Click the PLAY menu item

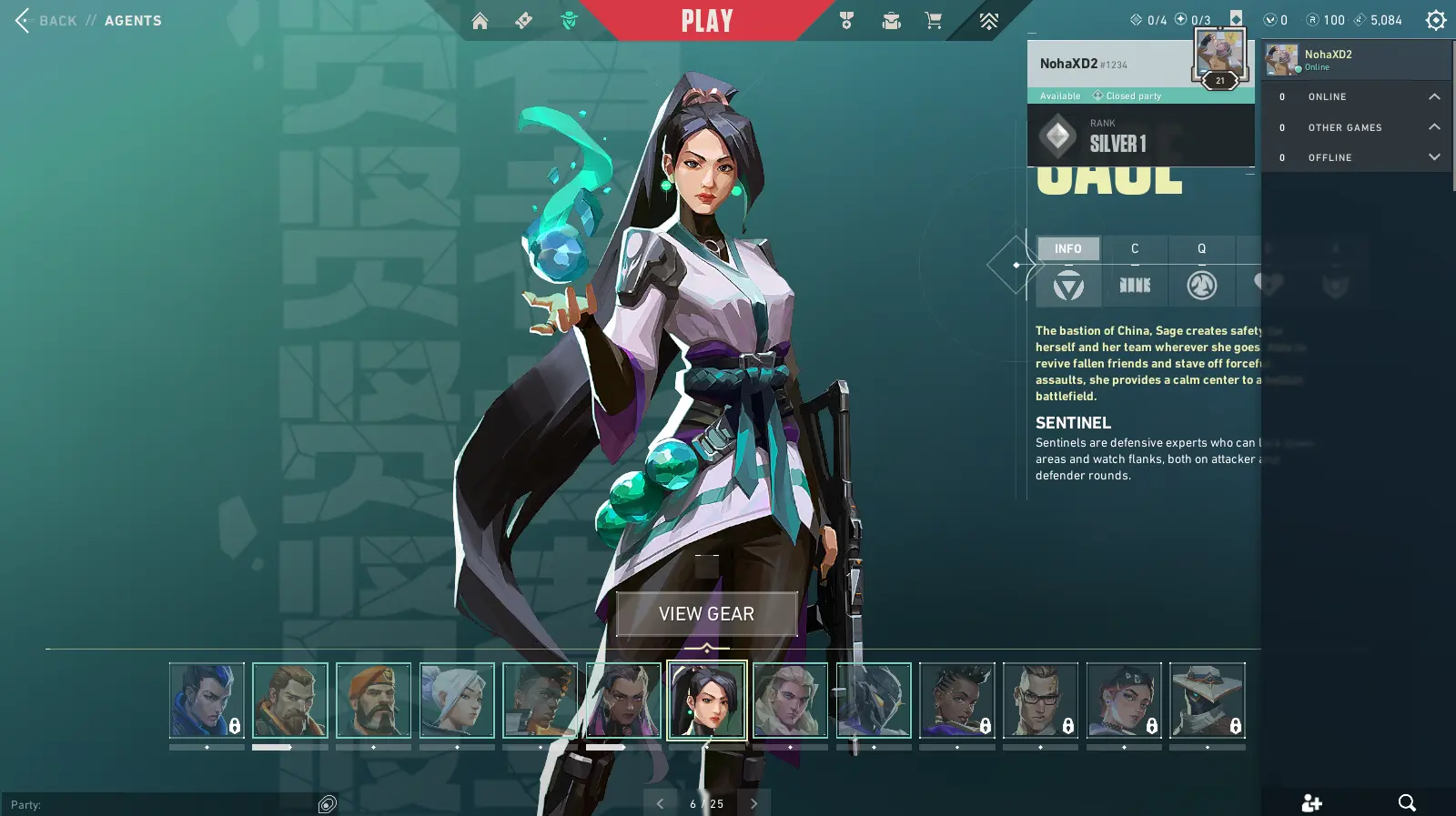pos(705,19)
